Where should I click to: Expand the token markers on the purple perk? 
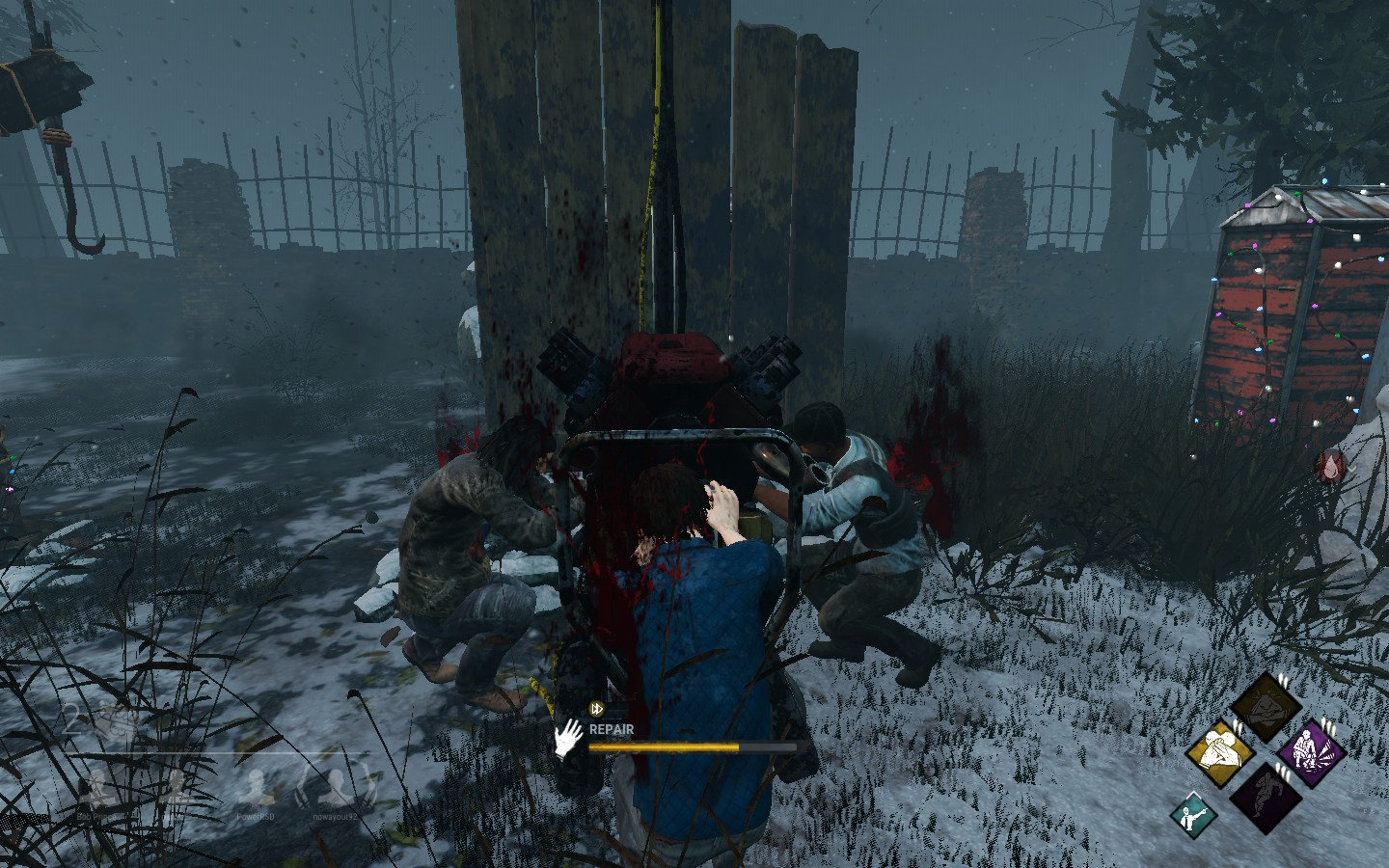[1327, 724]
